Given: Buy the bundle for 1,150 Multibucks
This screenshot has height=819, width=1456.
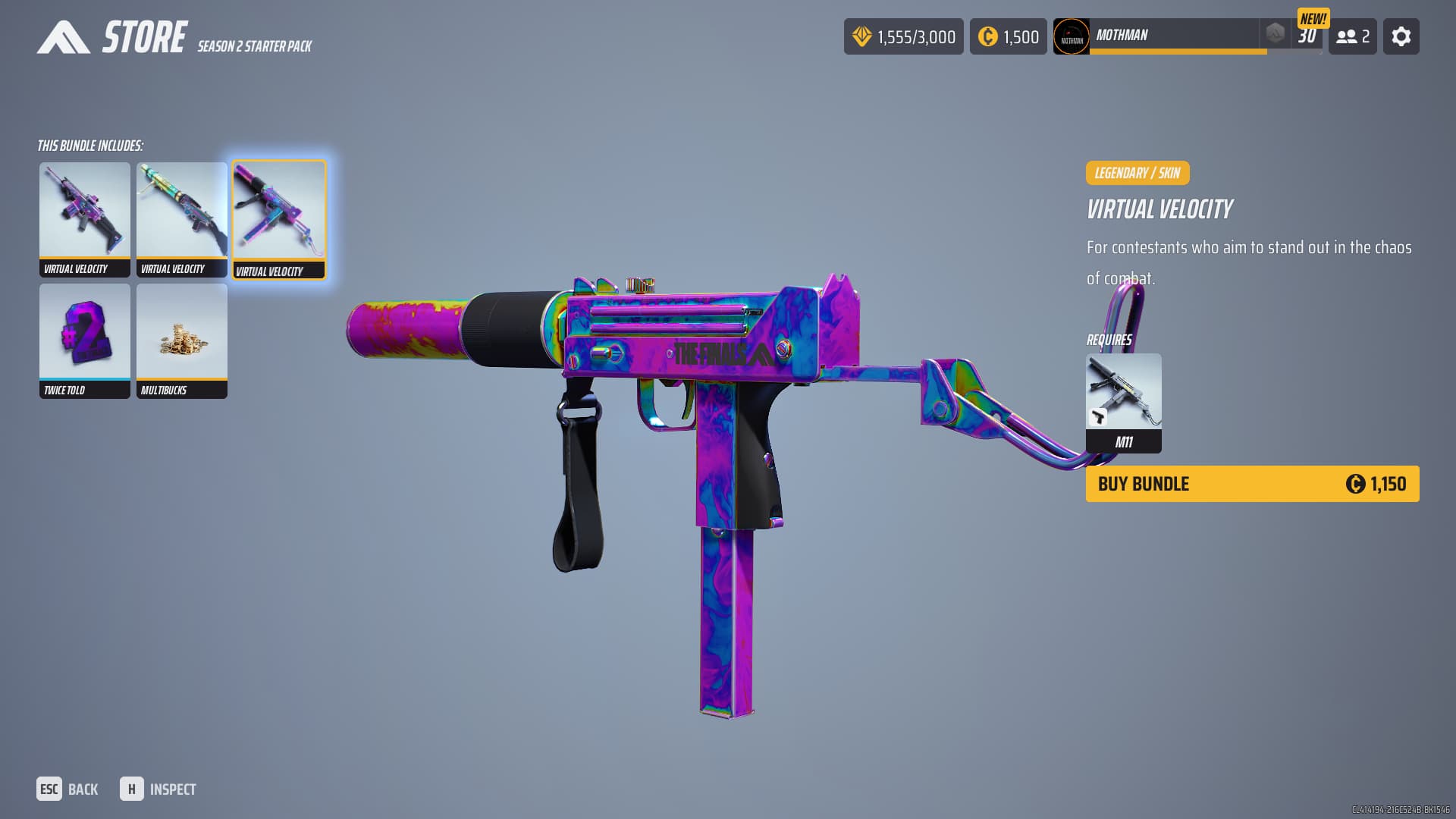Looking at the screenshot, I should 1251,484.
